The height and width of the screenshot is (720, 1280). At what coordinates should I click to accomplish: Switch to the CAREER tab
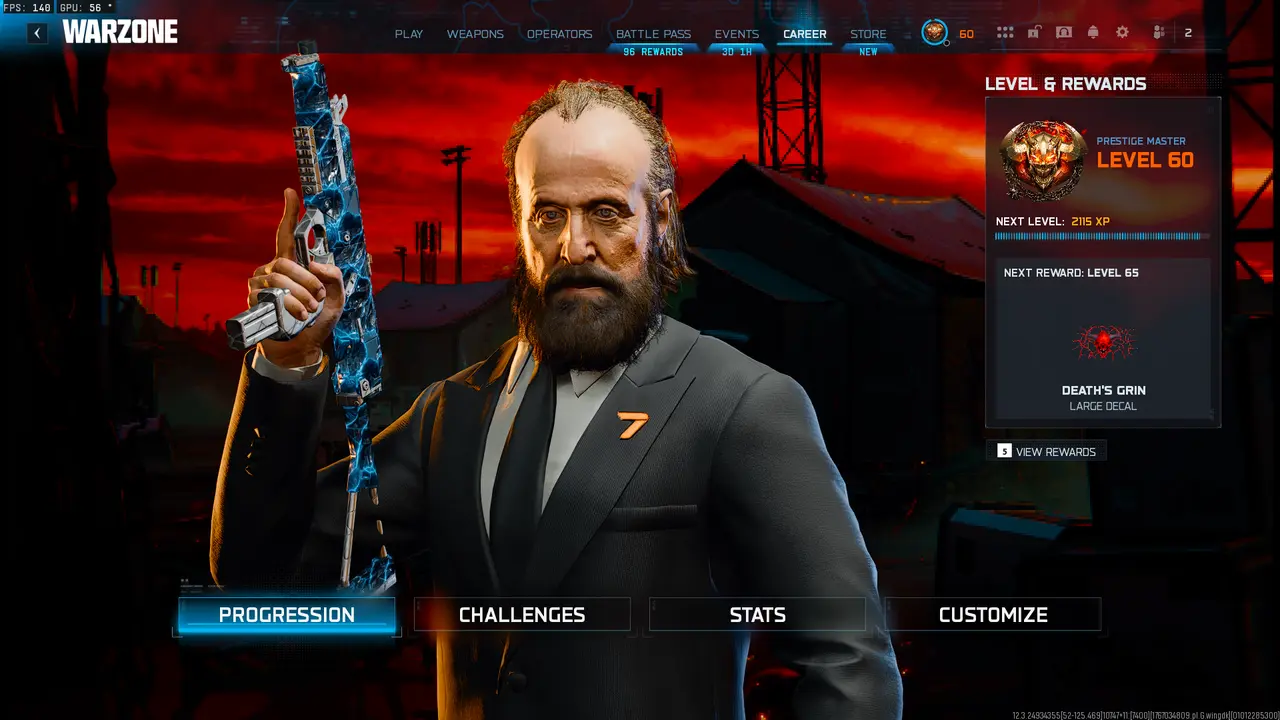[805, 33]
